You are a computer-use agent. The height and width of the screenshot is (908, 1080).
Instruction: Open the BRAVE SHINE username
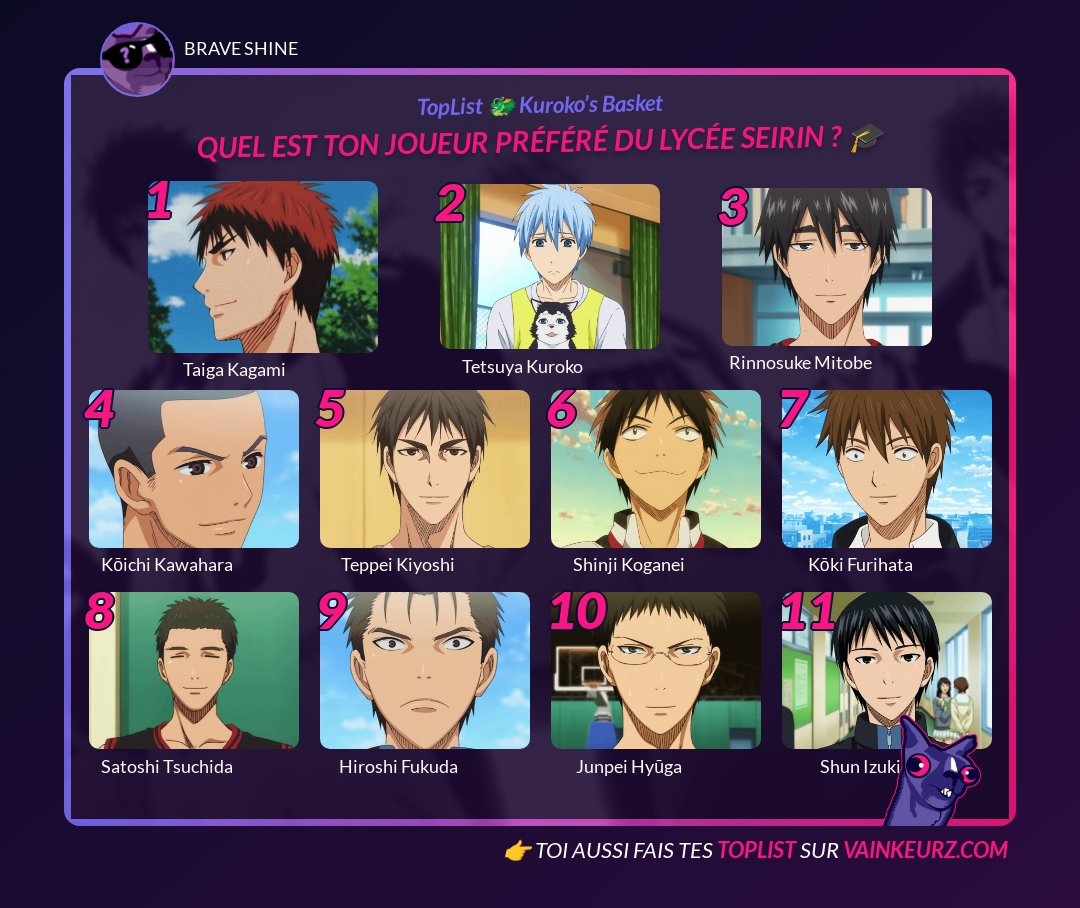pos(241,49)
